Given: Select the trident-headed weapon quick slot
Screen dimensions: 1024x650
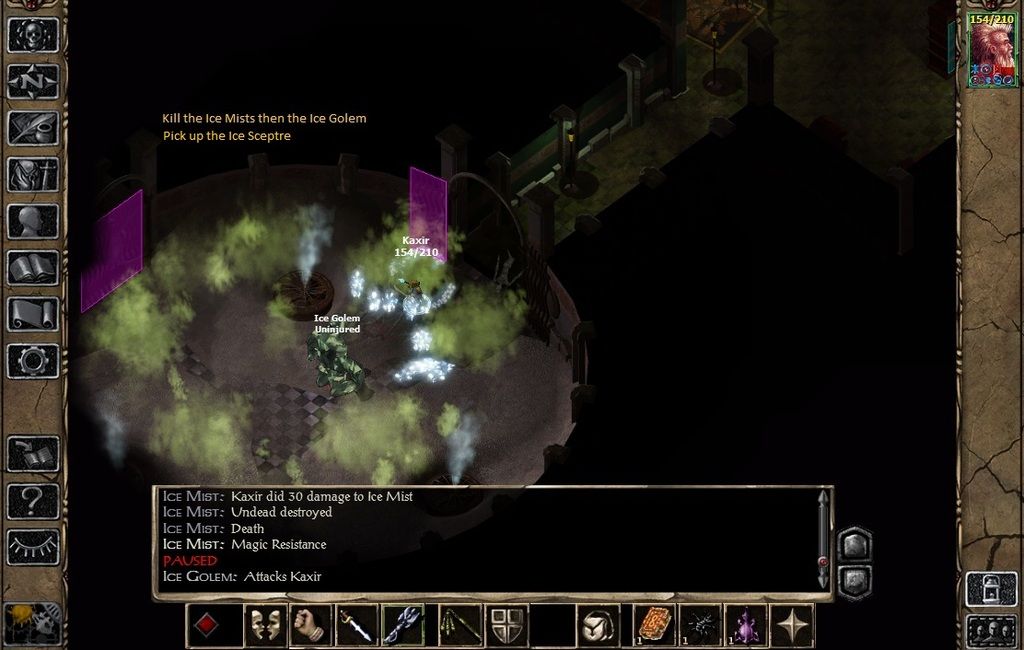Looking at the screenshot, I should (403, 625).
